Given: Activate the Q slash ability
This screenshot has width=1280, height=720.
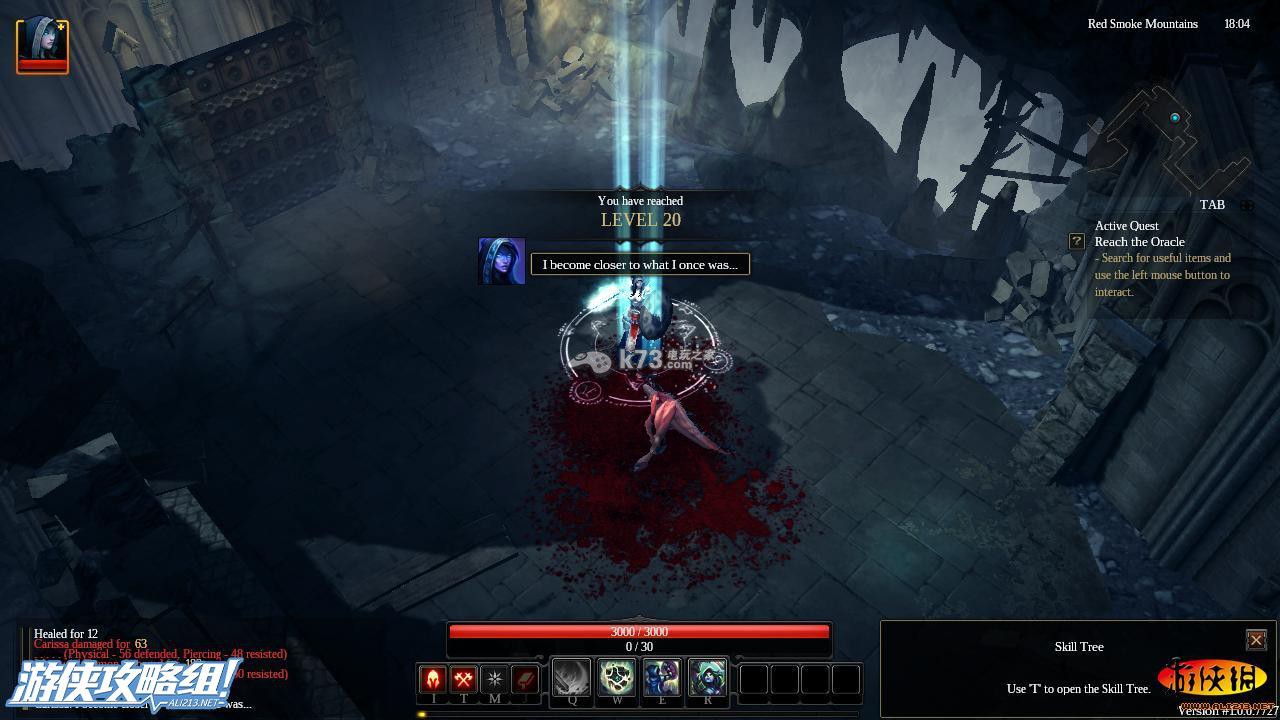Looking at the screenshot, I should point(572,679).
